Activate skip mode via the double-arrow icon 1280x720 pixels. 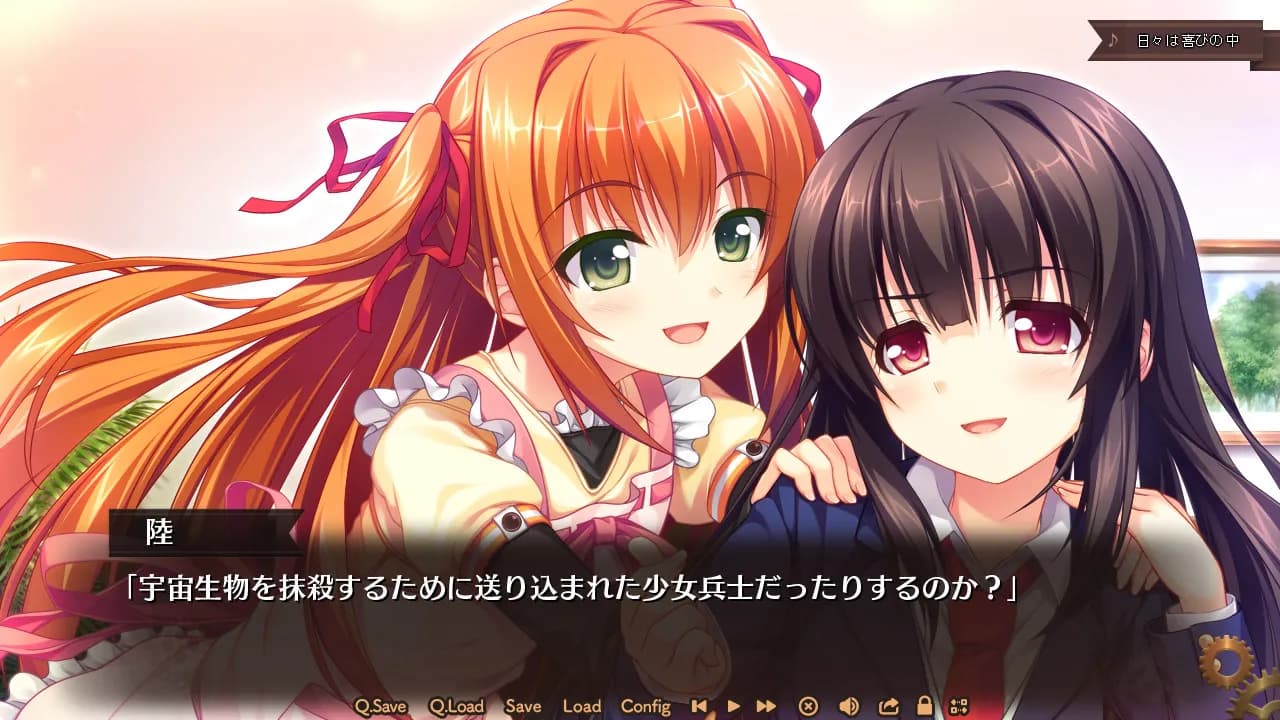point(764,706)
